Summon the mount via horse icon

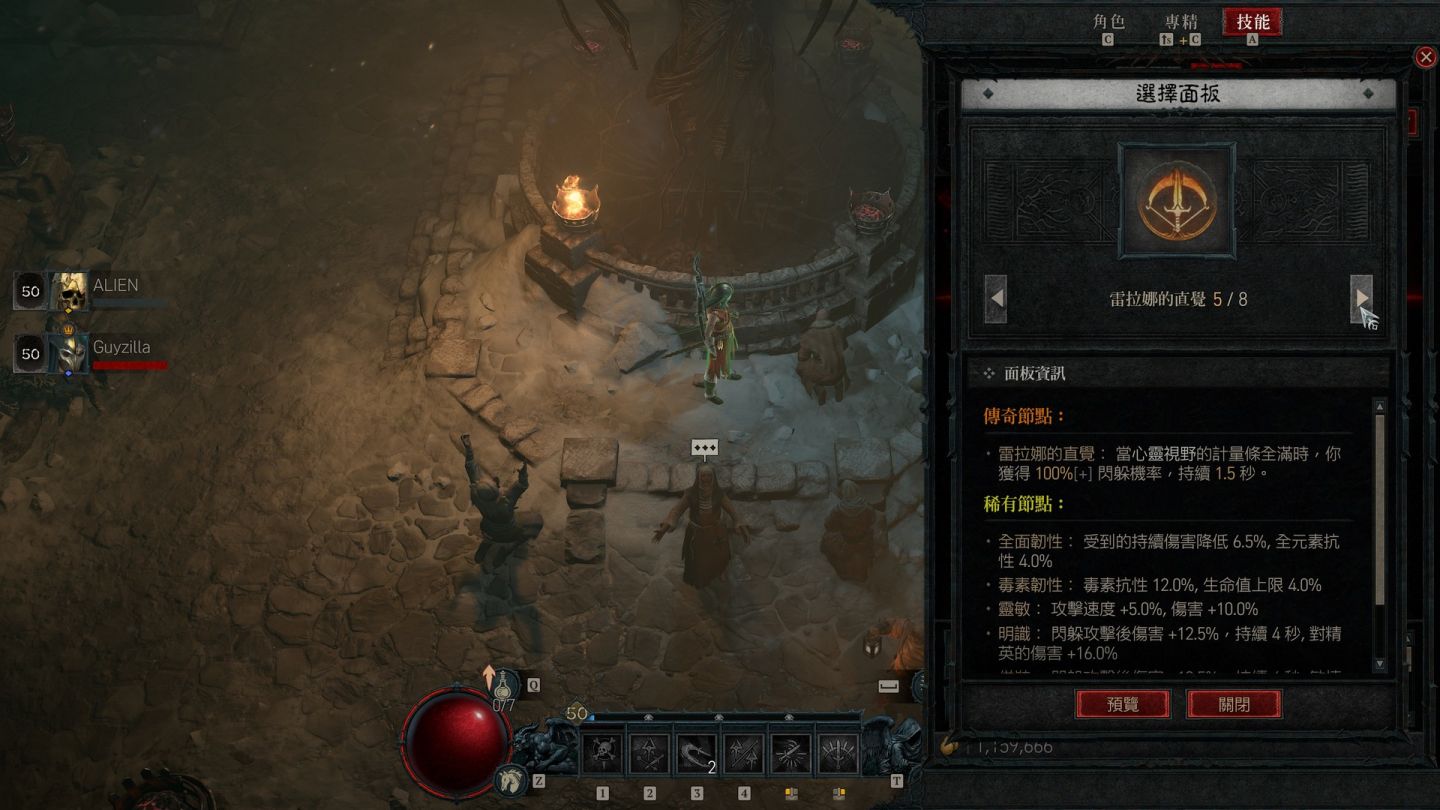[x=511, y=780]
